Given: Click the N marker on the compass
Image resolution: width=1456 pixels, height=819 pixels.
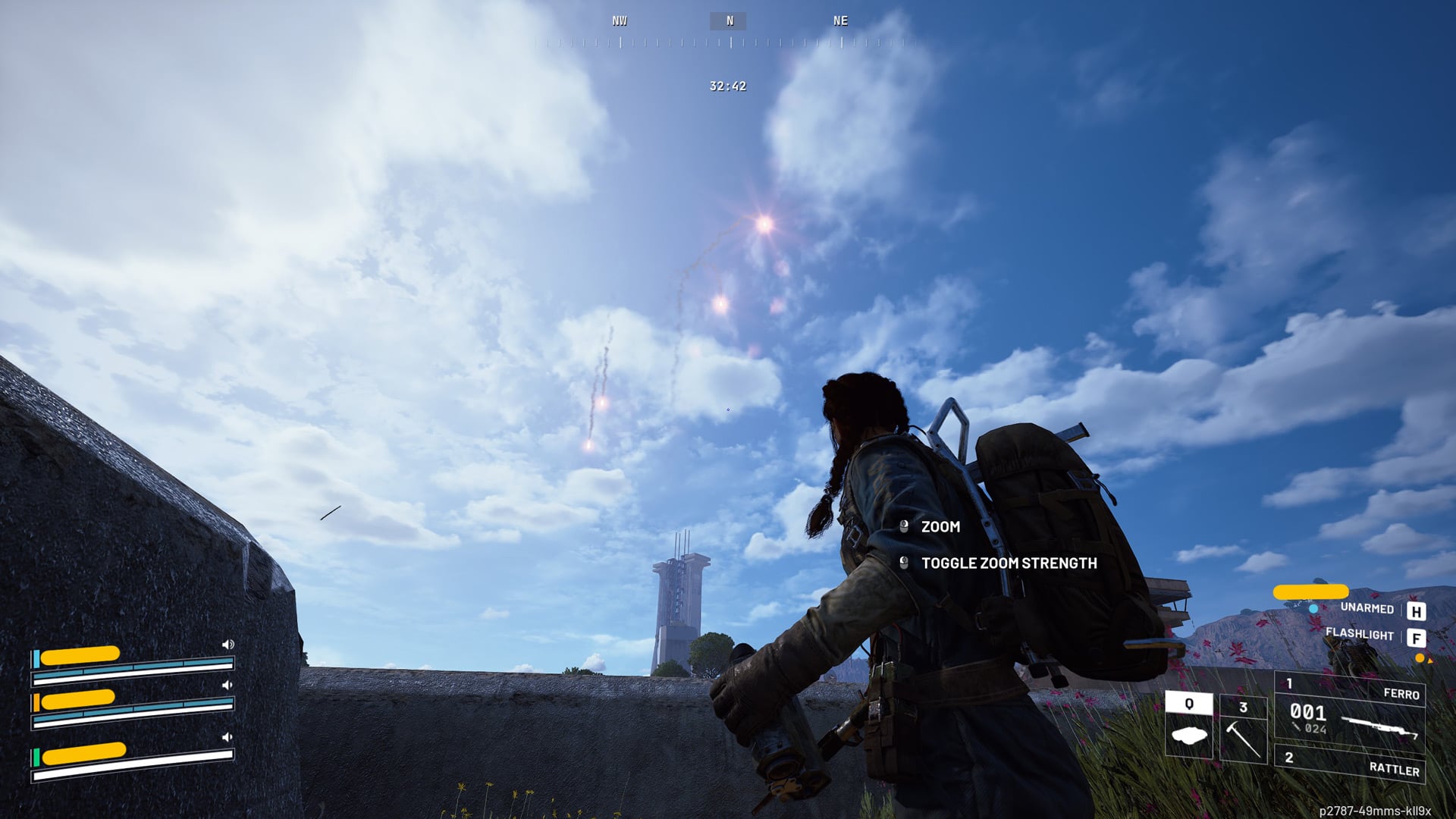Looking at the screenshot, I should [729, 20].
